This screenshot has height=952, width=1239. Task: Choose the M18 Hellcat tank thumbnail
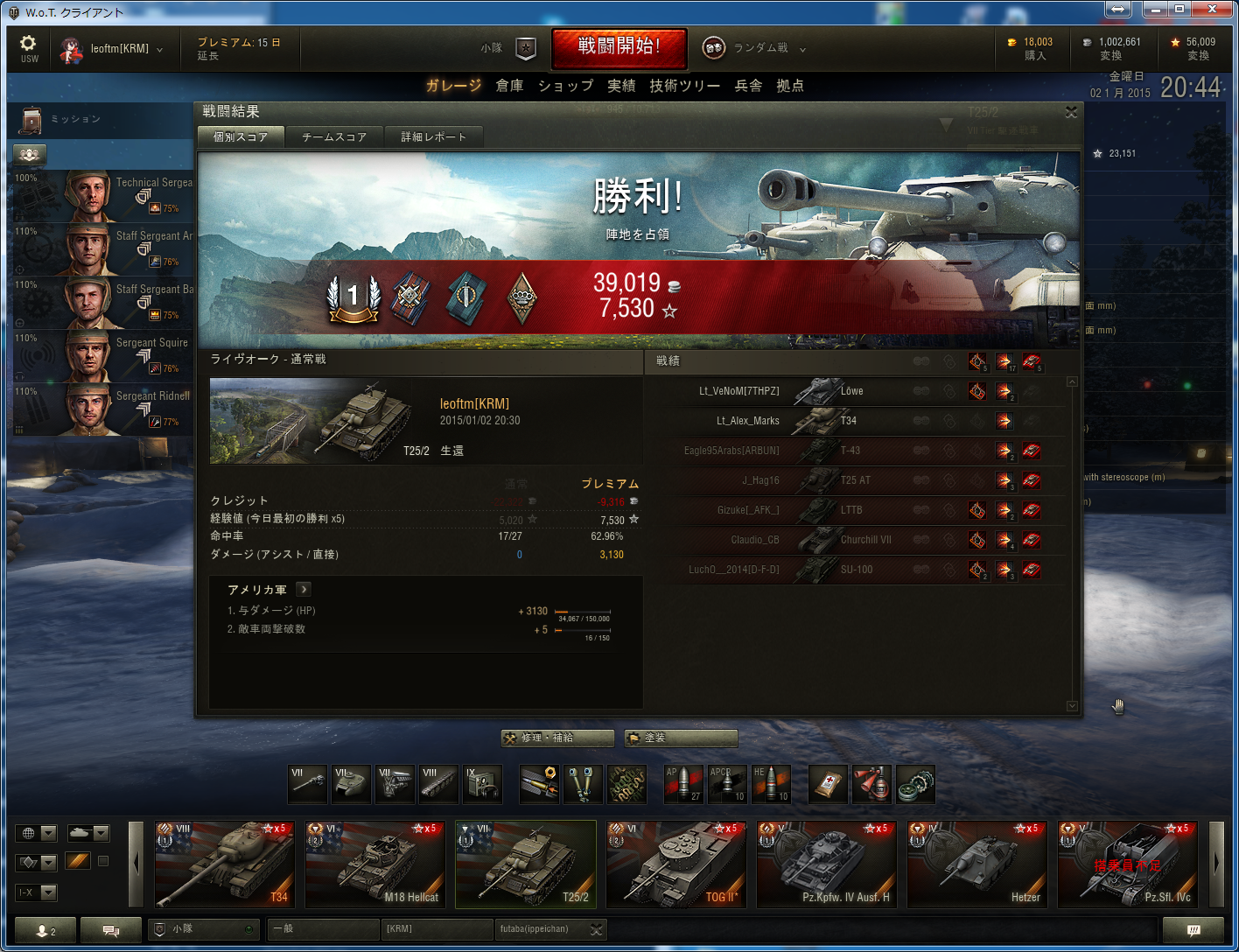374,863
